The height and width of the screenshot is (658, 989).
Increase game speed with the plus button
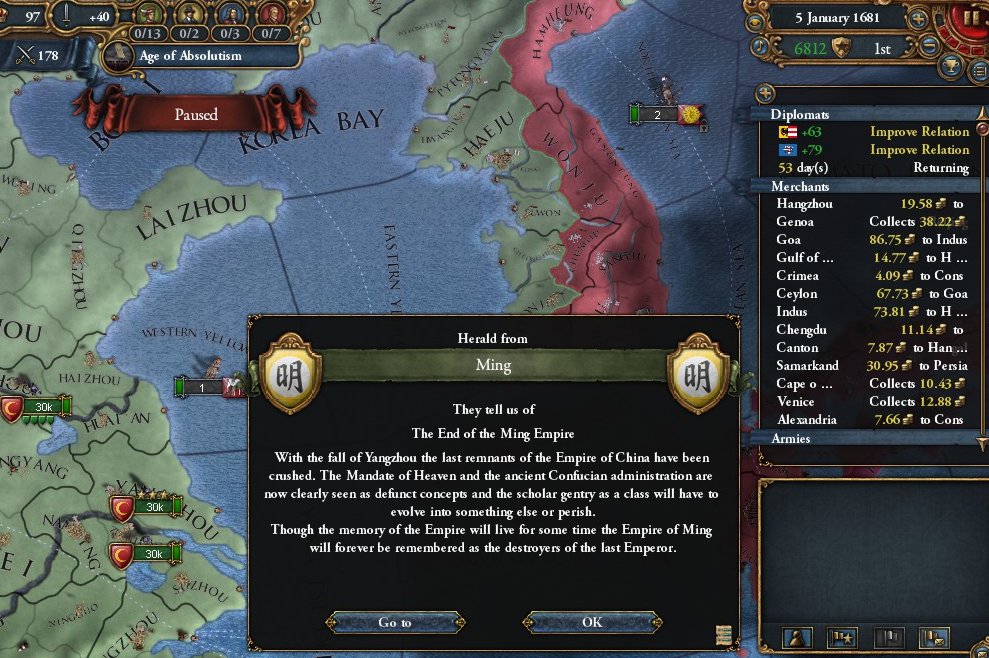(920, 18)
